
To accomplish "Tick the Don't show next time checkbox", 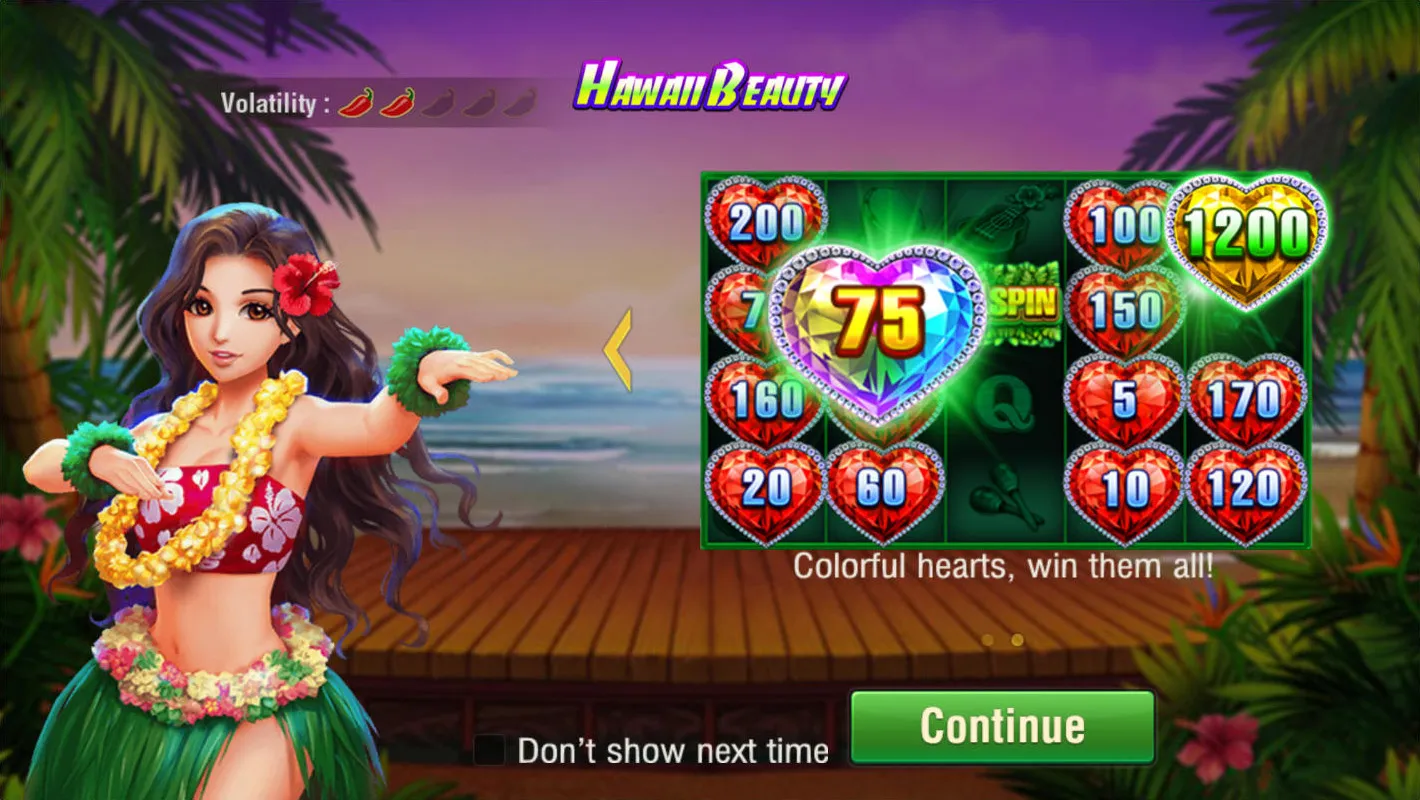I will (489, 750).
